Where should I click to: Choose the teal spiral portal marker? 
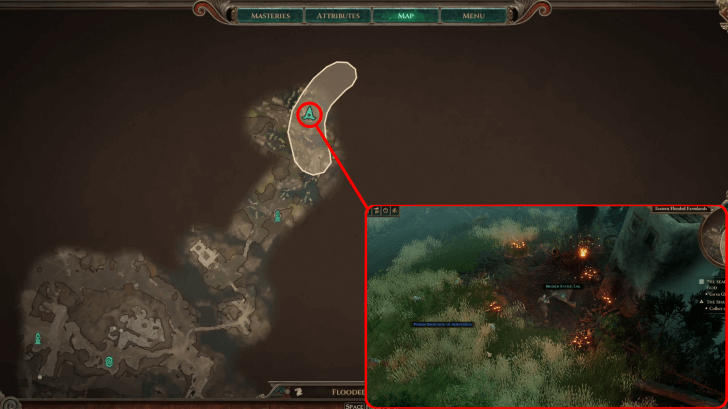pyautogui.click(x=109, y=359)
